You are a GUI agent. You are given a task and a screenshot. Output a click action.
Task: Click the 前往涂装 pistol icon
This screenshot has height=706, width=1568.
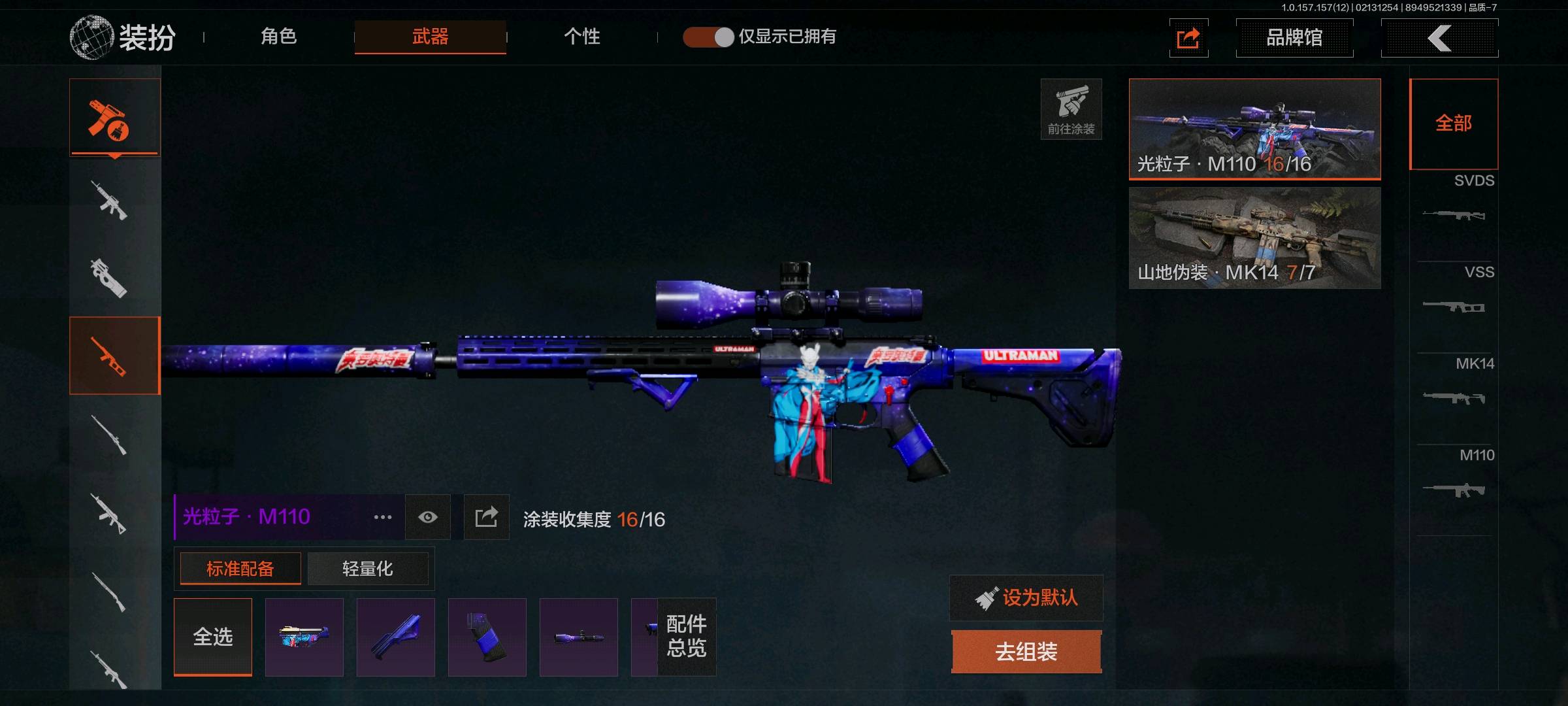[x=1071, y=109]
